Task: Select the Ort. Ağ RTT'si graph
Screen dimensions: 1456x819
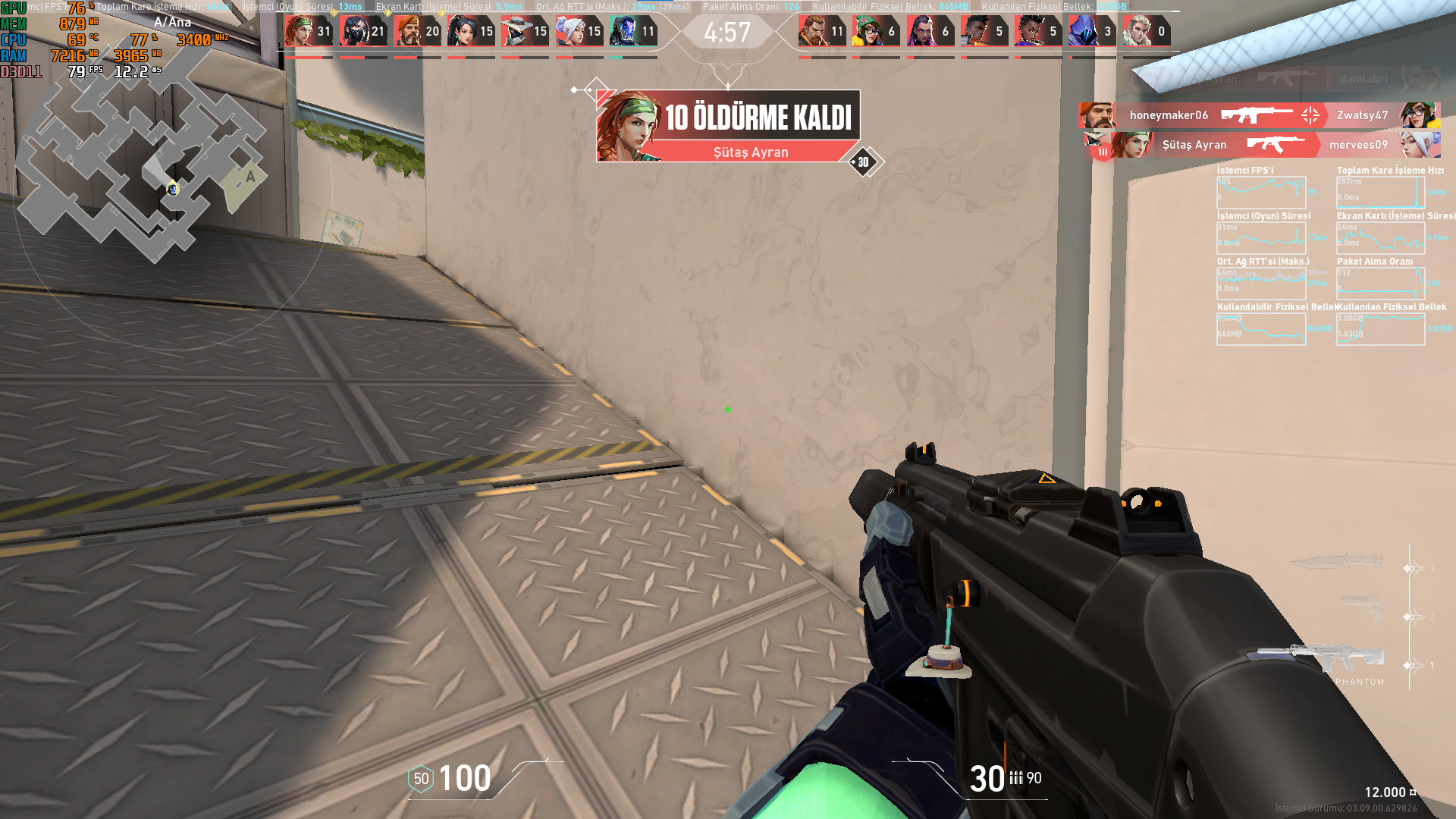Action: [x=1261, y=283]
